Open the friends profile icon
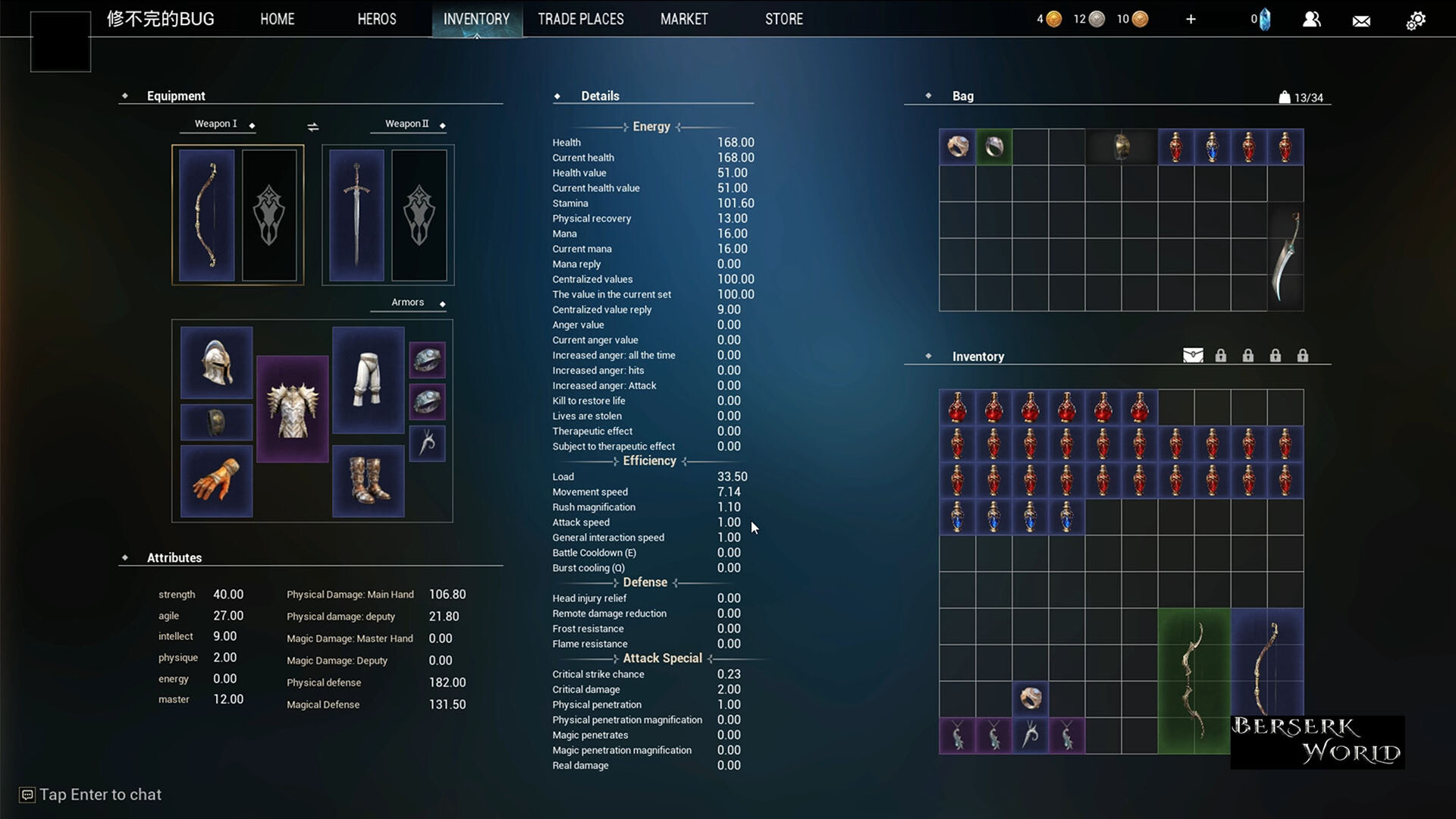The height and width of the screenshot is (819, 1456). tap(1311, 20)
